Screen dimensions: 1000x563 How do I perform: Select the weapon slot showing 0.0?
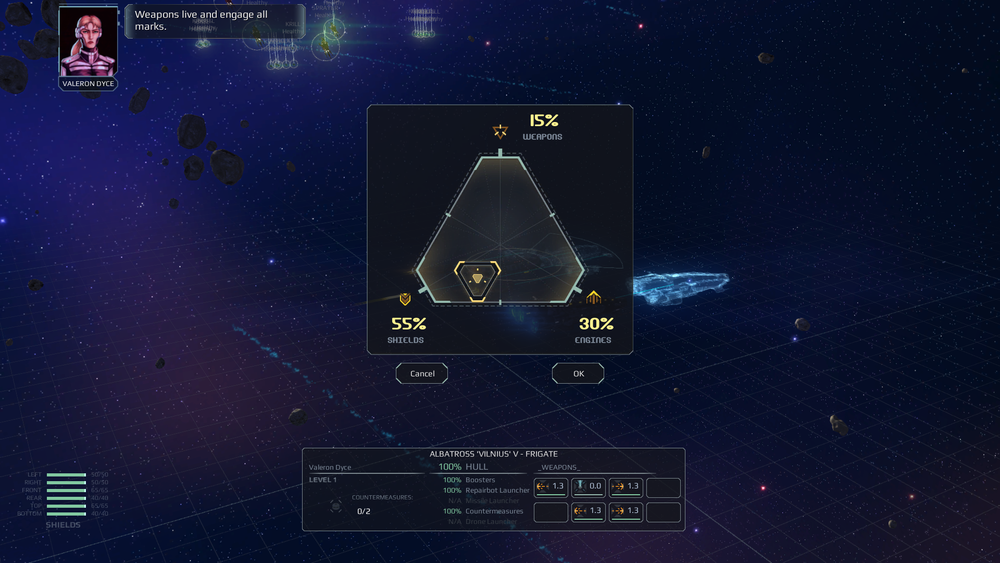588,487
